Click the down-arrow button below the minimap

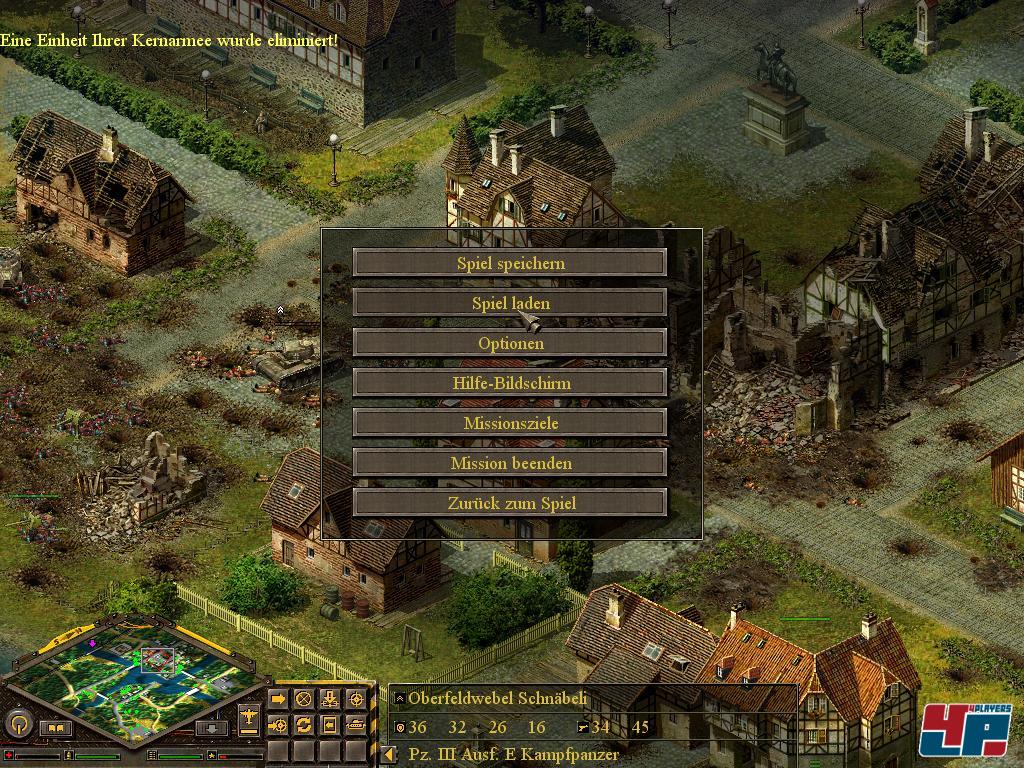click(x=211, y=728)
